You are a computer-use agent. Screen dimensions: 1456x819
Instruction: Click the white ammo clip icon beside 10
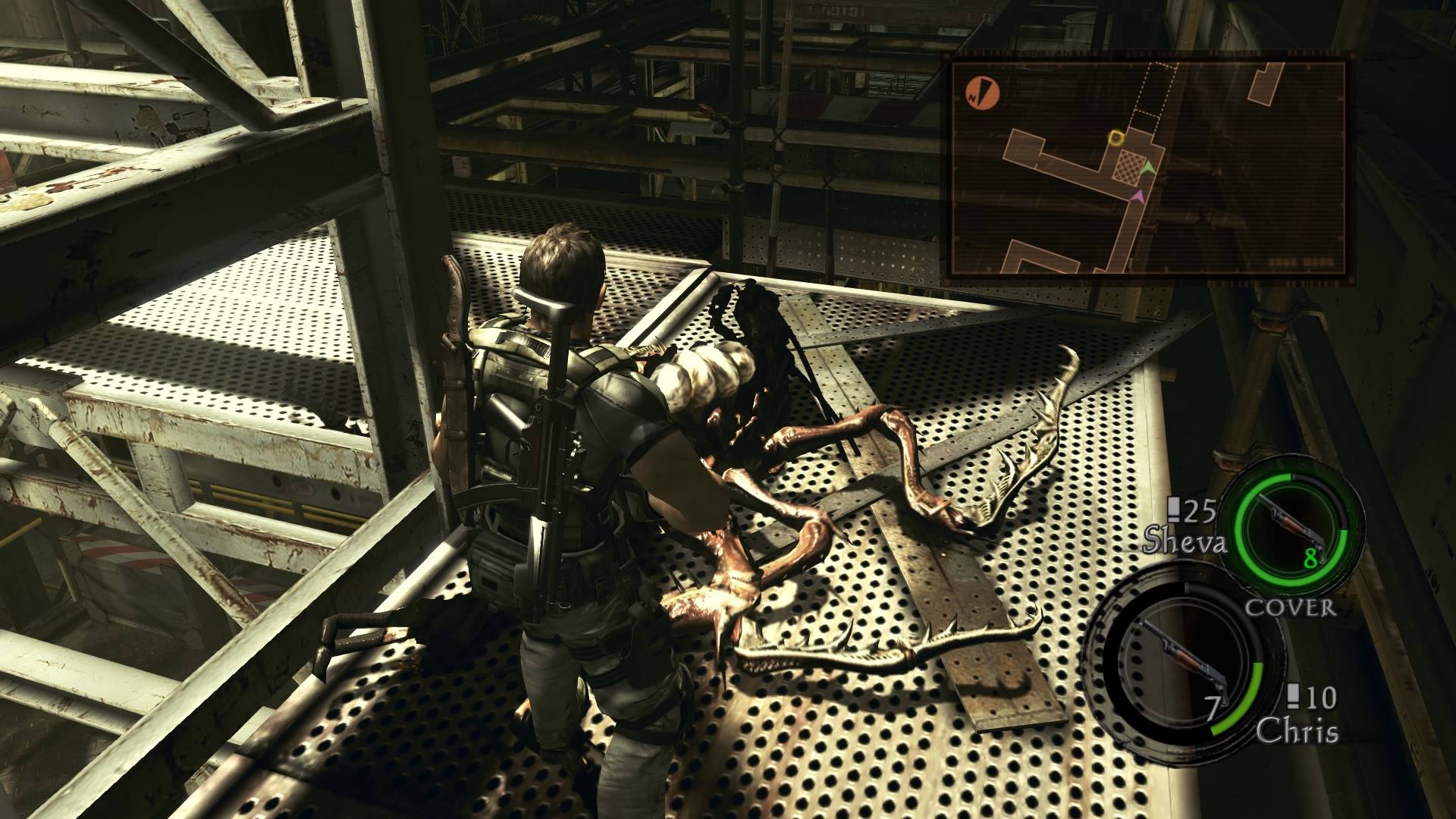[x=1292, y=696]
